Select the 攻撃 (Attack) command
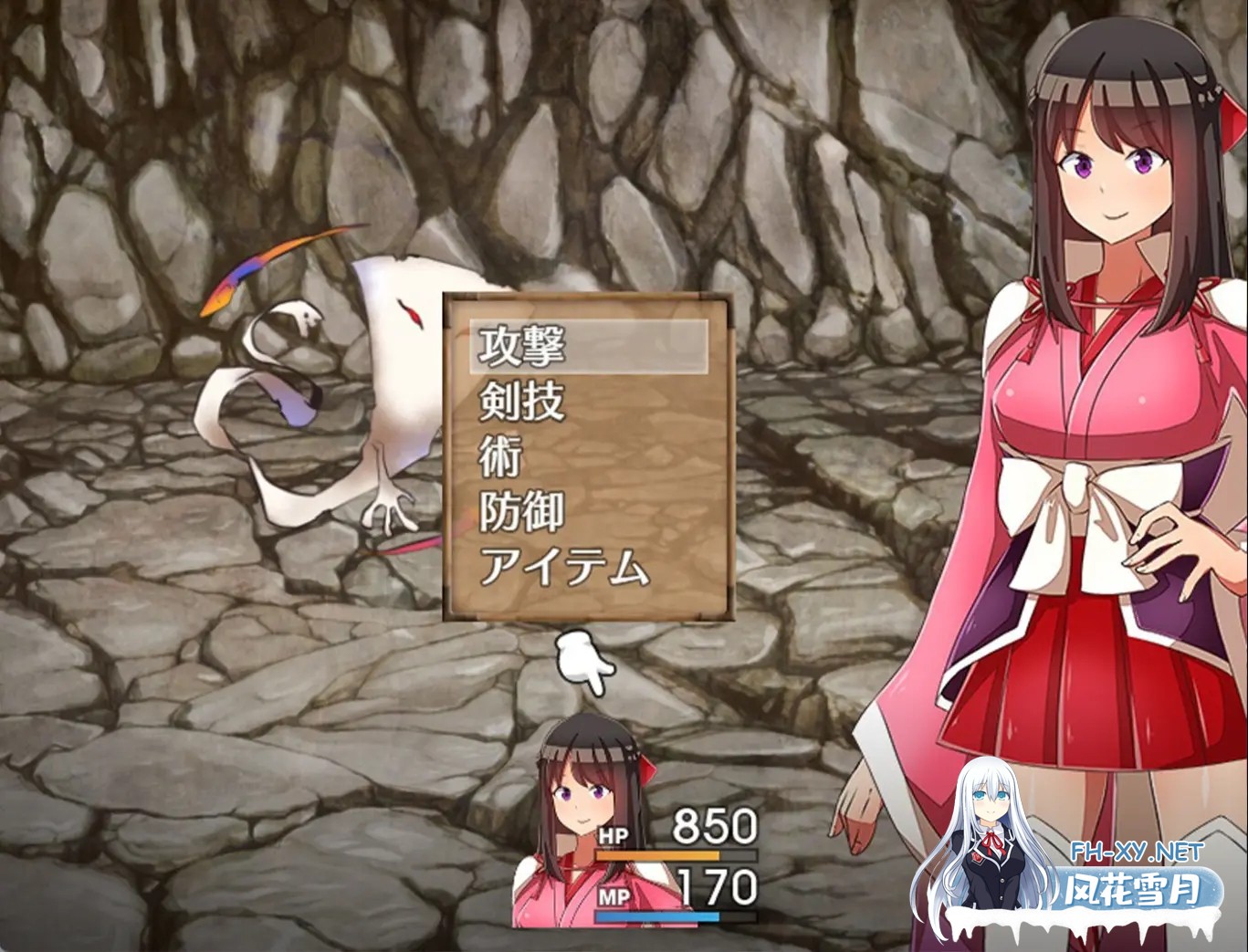Viewport: 1248px width, 952px height. pyautogui.click(x=520, y=347)
